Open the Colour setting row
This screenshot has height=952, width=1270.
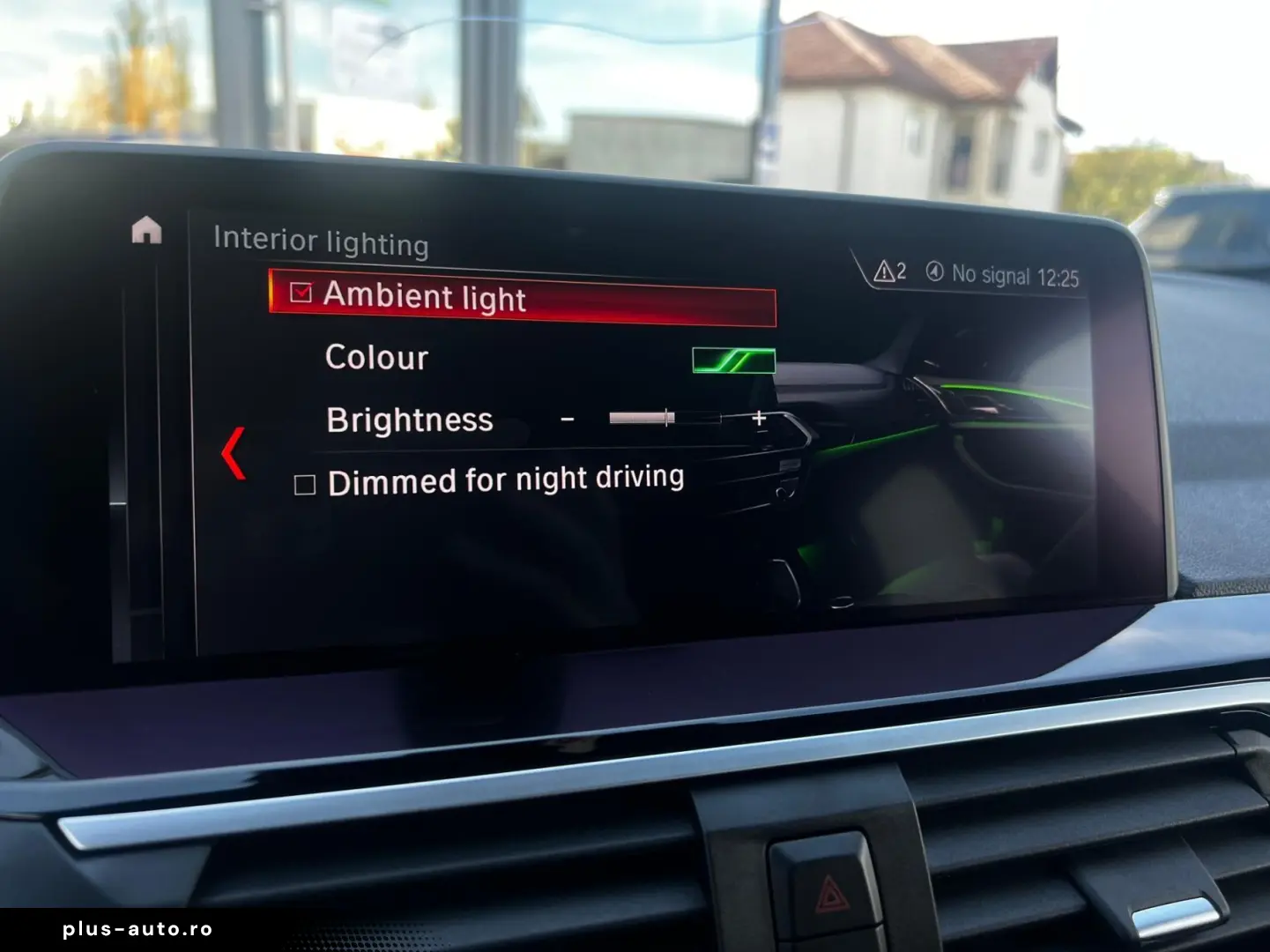click(377, 357)
